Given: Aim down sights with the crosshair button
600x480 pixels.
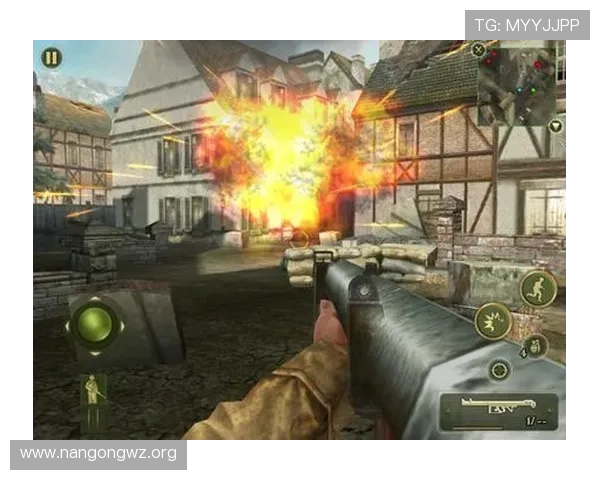Looking at the screenshot, I should 499,370.
